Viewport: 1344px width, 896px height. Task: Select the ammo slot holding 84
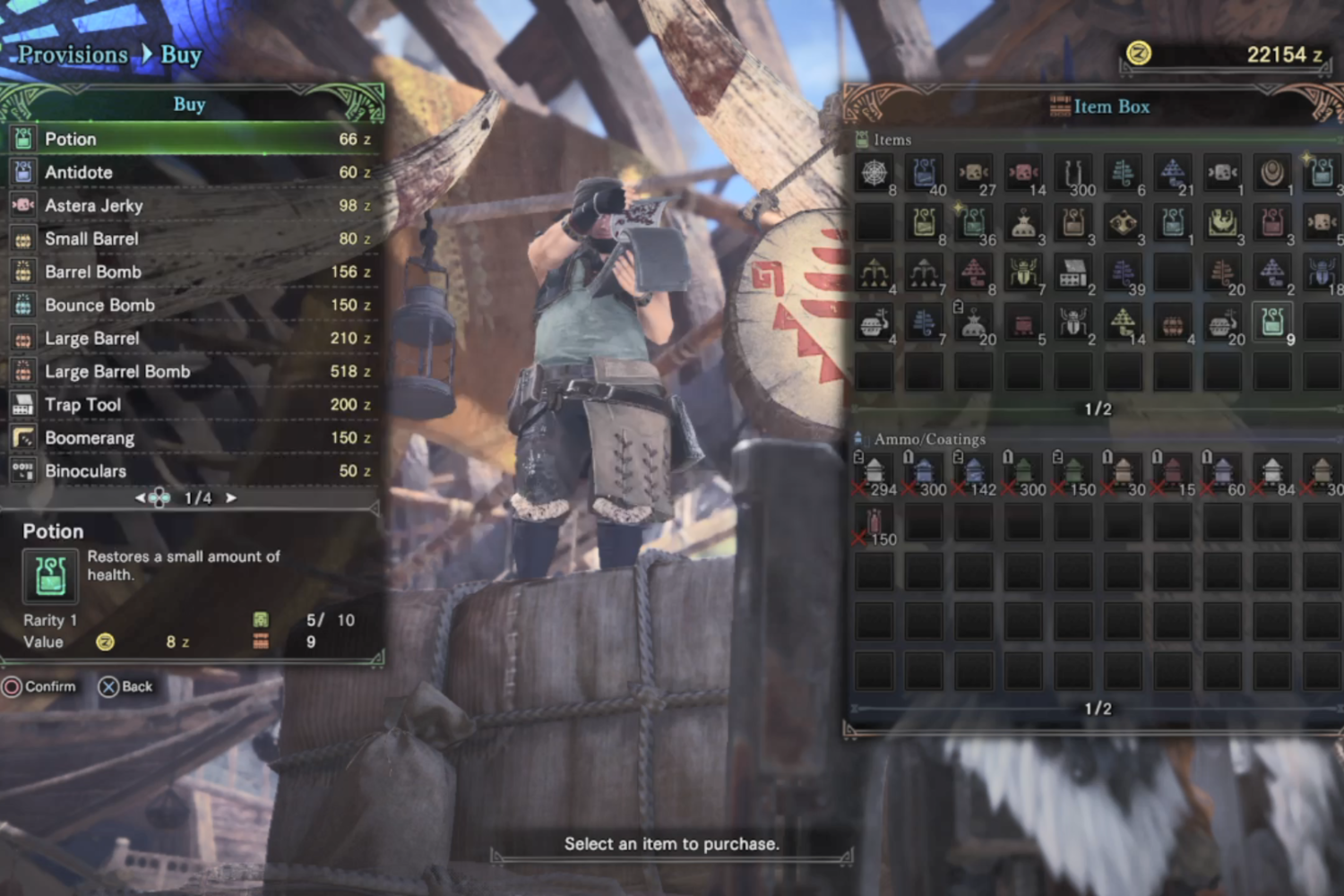pyautogui.click(x=1272, y=471)
